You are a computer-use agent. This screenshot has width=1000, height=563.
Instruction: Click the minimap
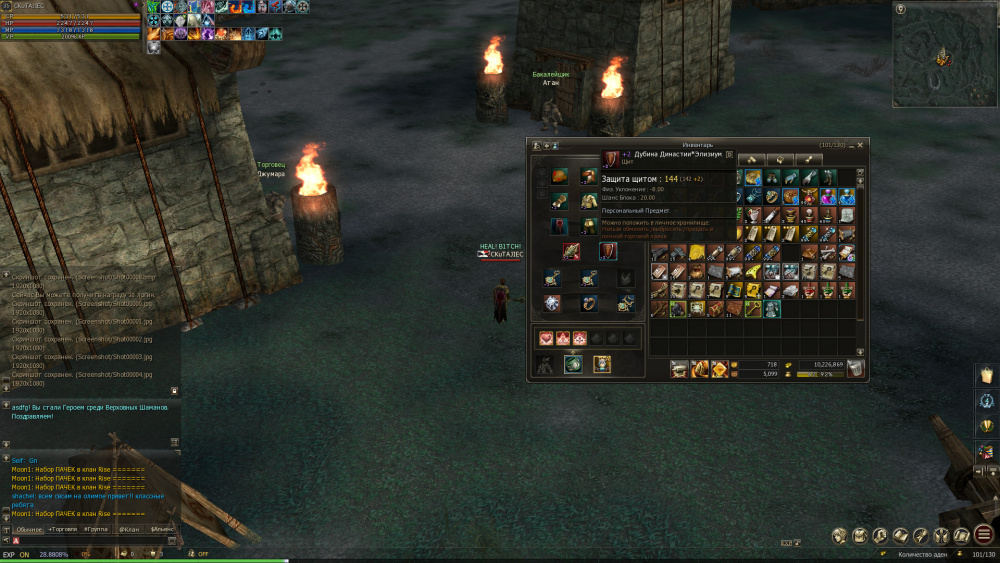click(x=942, y=56)
